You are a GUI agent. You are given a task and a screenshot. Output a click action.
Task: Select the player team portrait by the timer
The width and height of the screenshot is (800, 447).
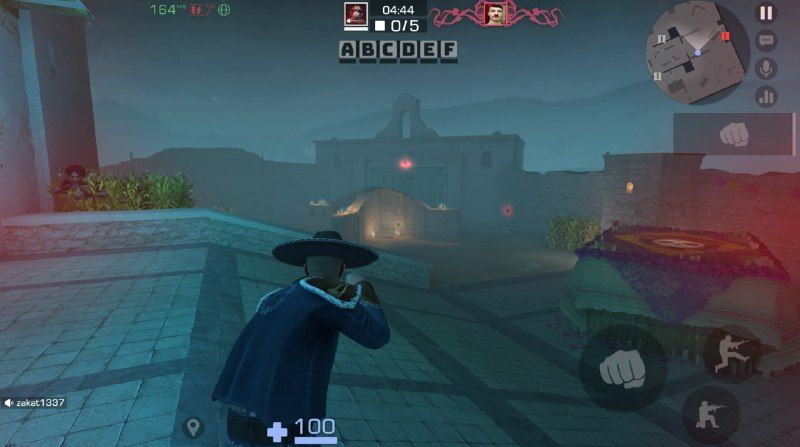(356, 13)
